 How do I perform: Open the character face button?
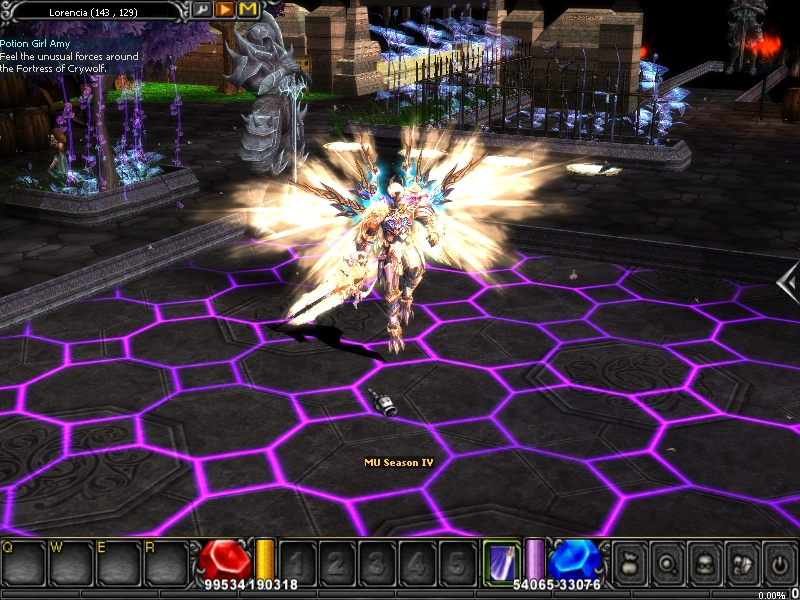point(704,563)
